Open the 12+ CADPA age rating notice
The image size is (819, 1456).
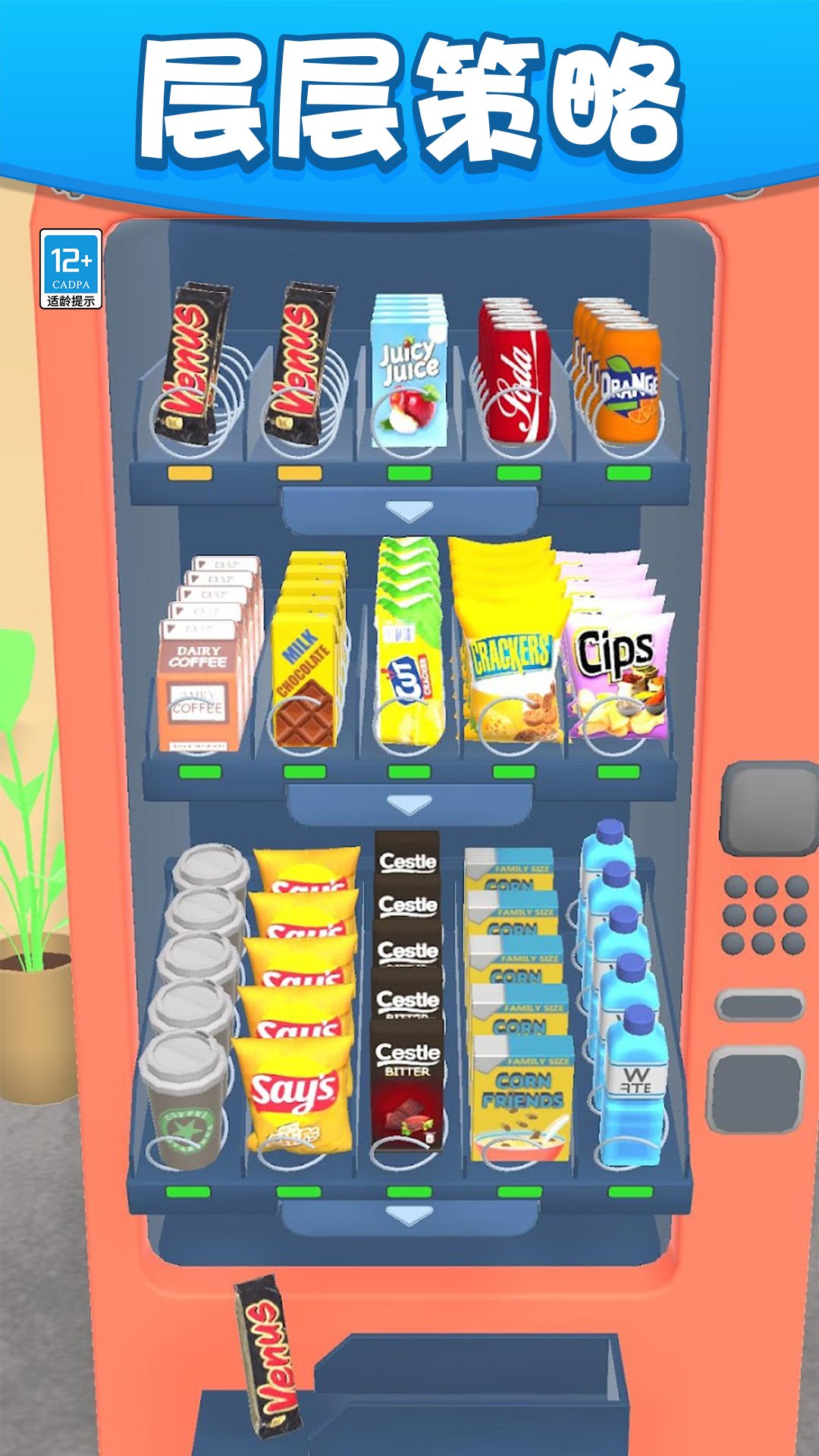(71, 269)
